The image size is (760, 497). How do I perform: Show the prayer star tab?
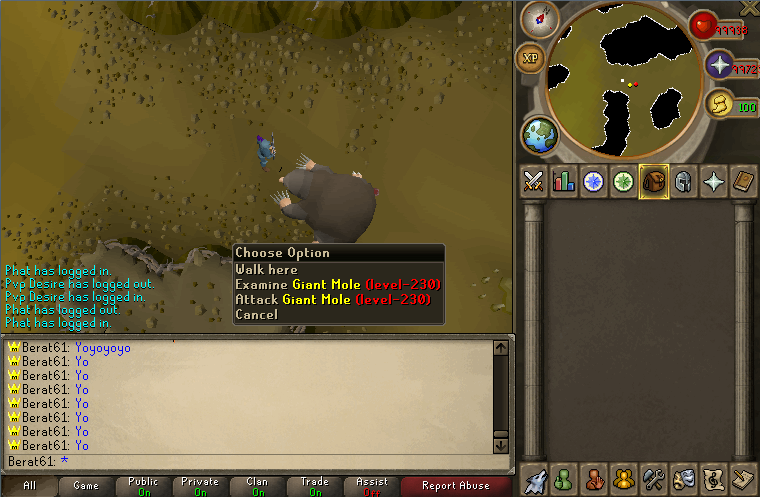[713, 181]
